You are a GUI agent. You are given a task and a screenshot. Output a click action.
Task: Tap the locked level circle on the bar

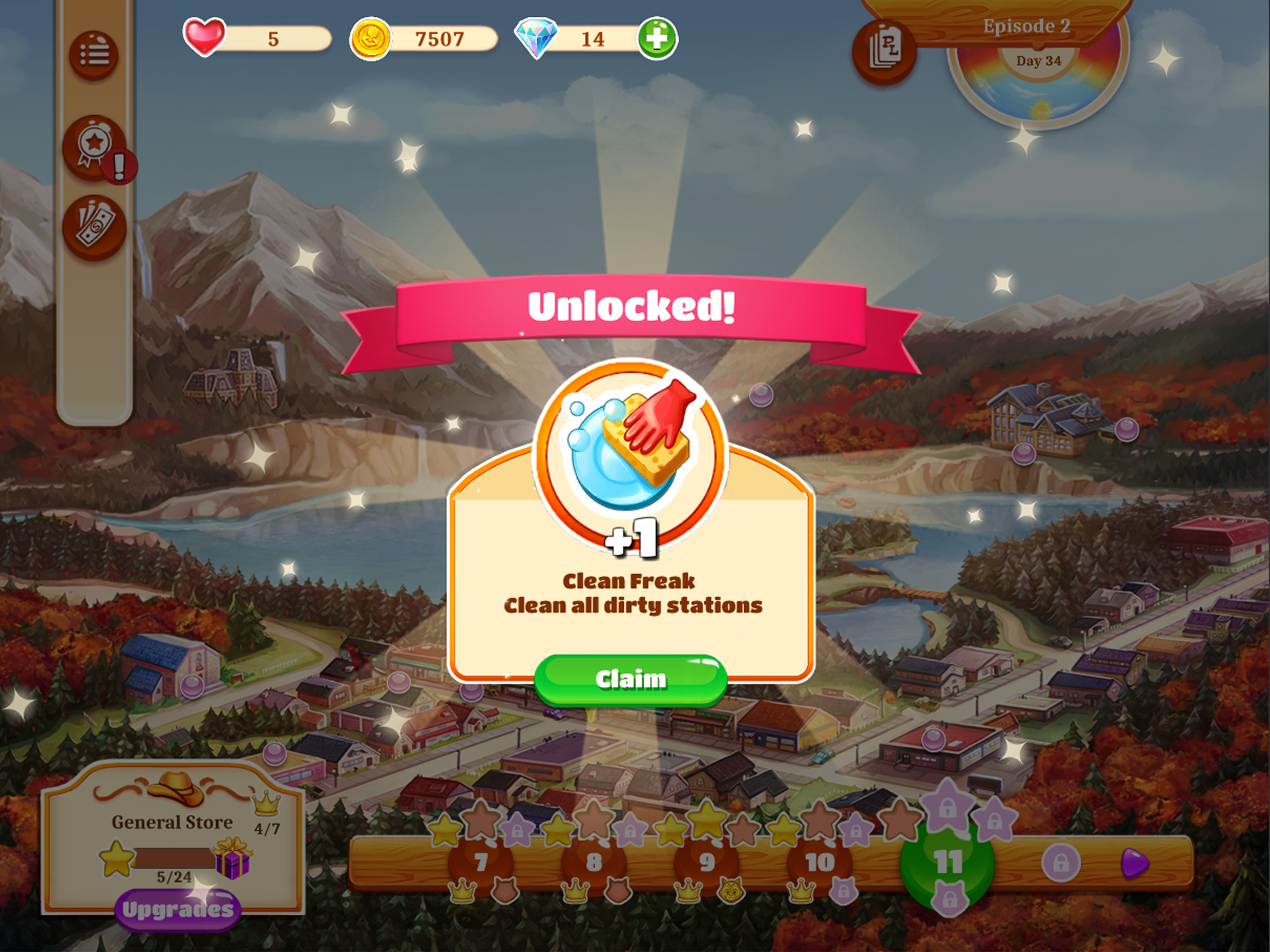(1060, 863)
